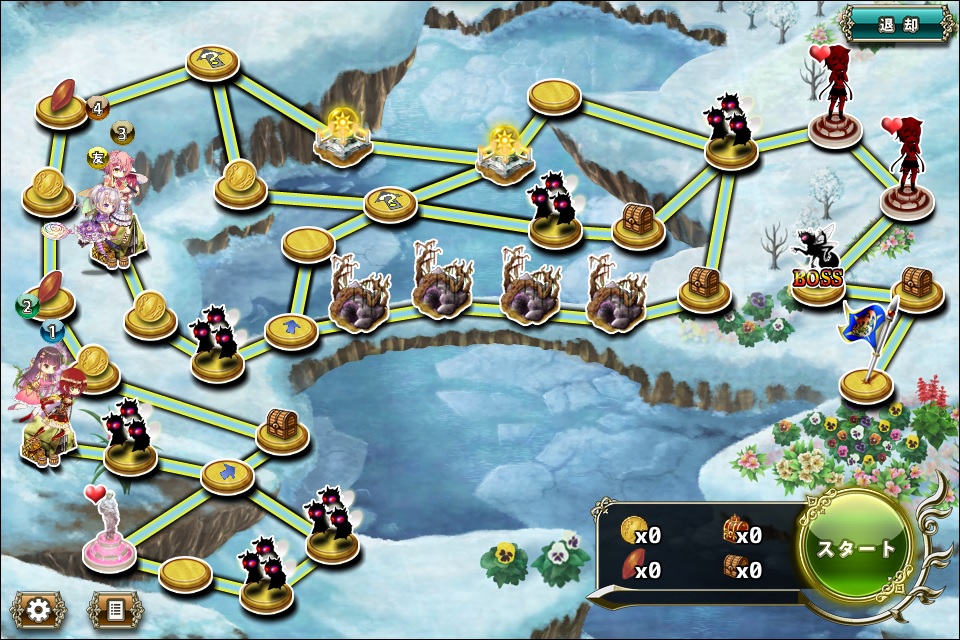Click the green スタート start button

click(857, 548)
